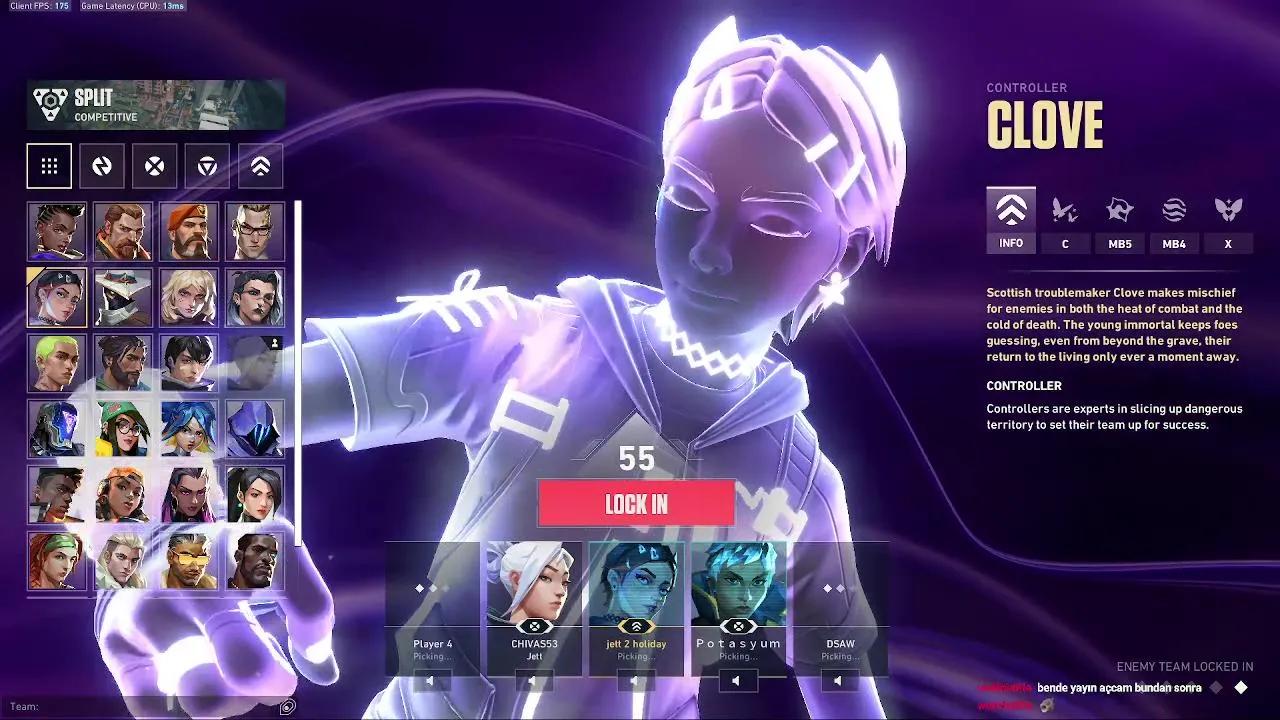Click the show-all-agents grid icon
The height and width of the screenshot is (720, 1280).
(48, 166)
